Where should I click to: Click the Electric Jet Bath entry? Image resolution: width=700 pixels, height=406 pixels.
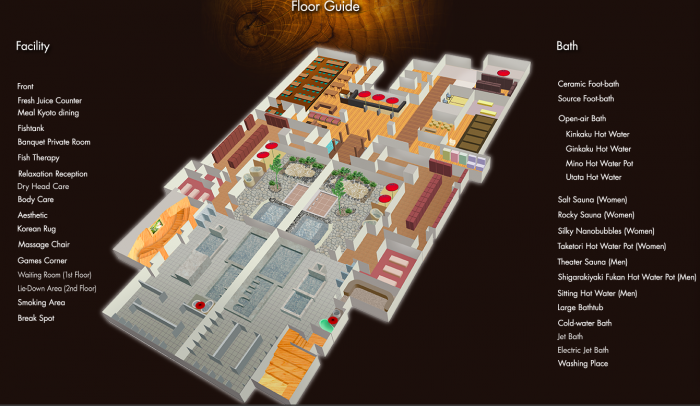584,350
